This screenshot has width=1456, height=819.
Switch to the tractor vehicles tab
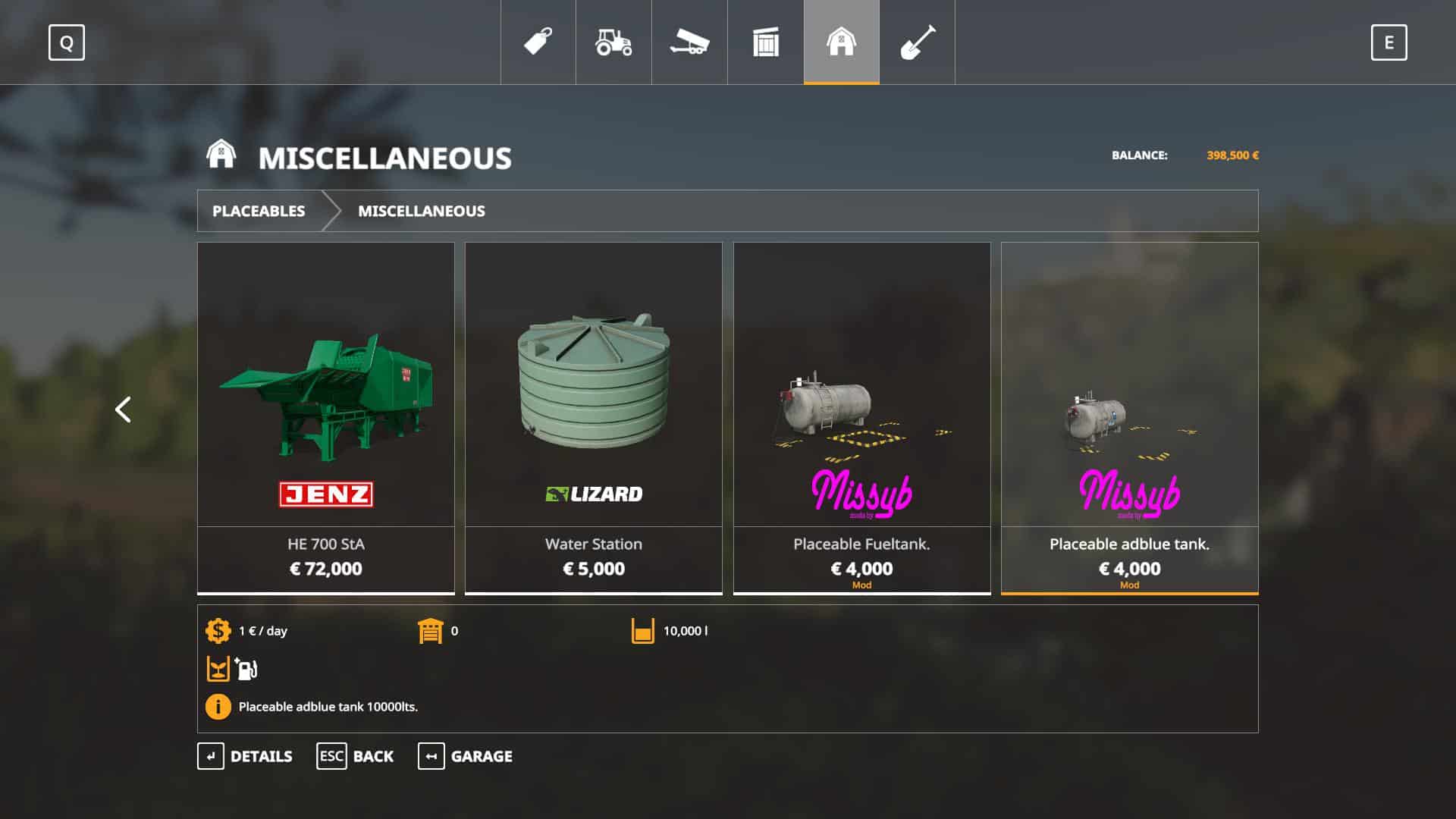point(613,42)
